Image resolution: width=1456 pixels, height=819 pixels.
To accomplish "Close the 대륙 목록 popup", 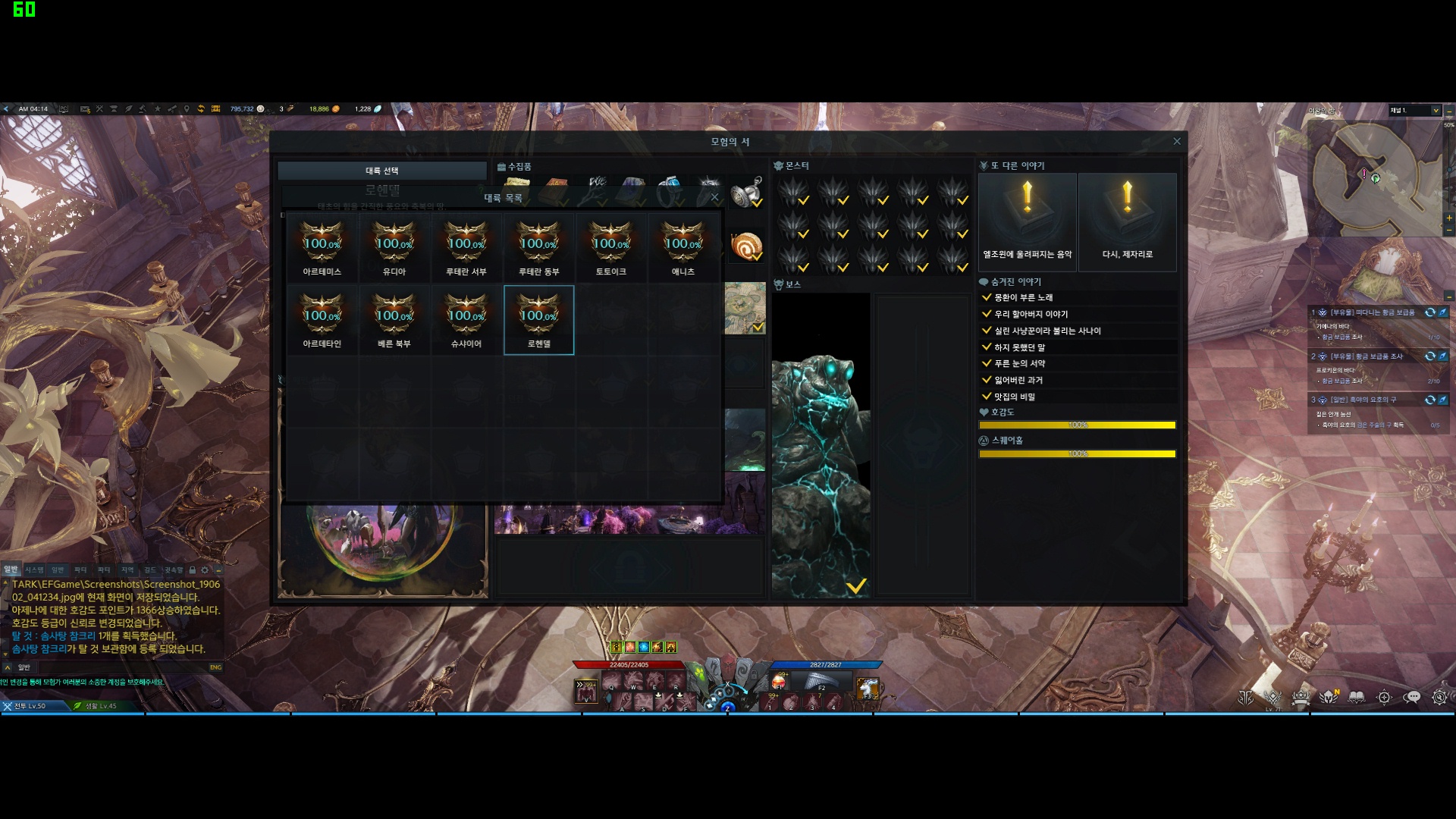I will pos(714,197).
